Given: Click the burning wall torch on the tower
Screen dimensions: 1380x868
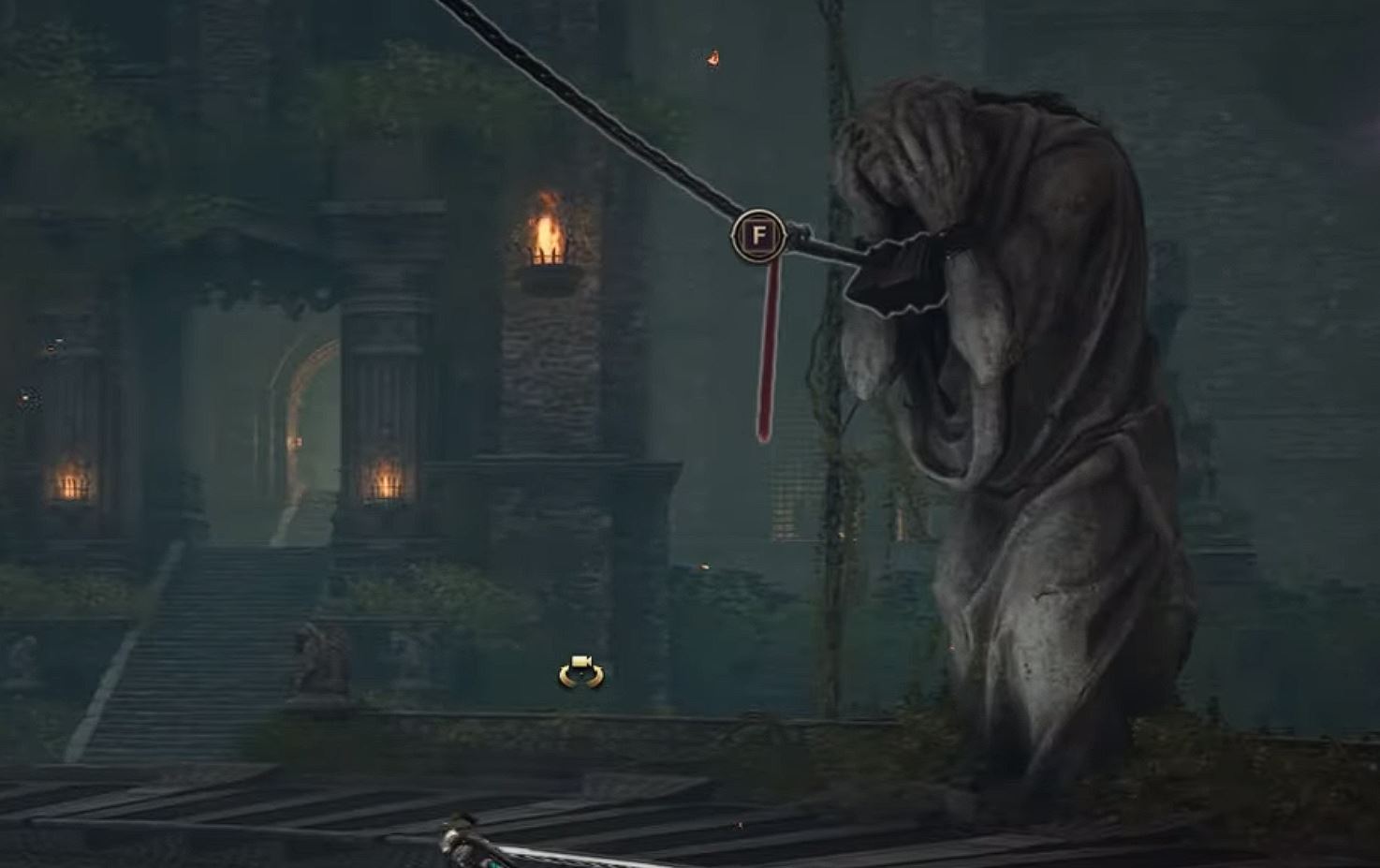Looking at the screenshot, I should [546, 234].
